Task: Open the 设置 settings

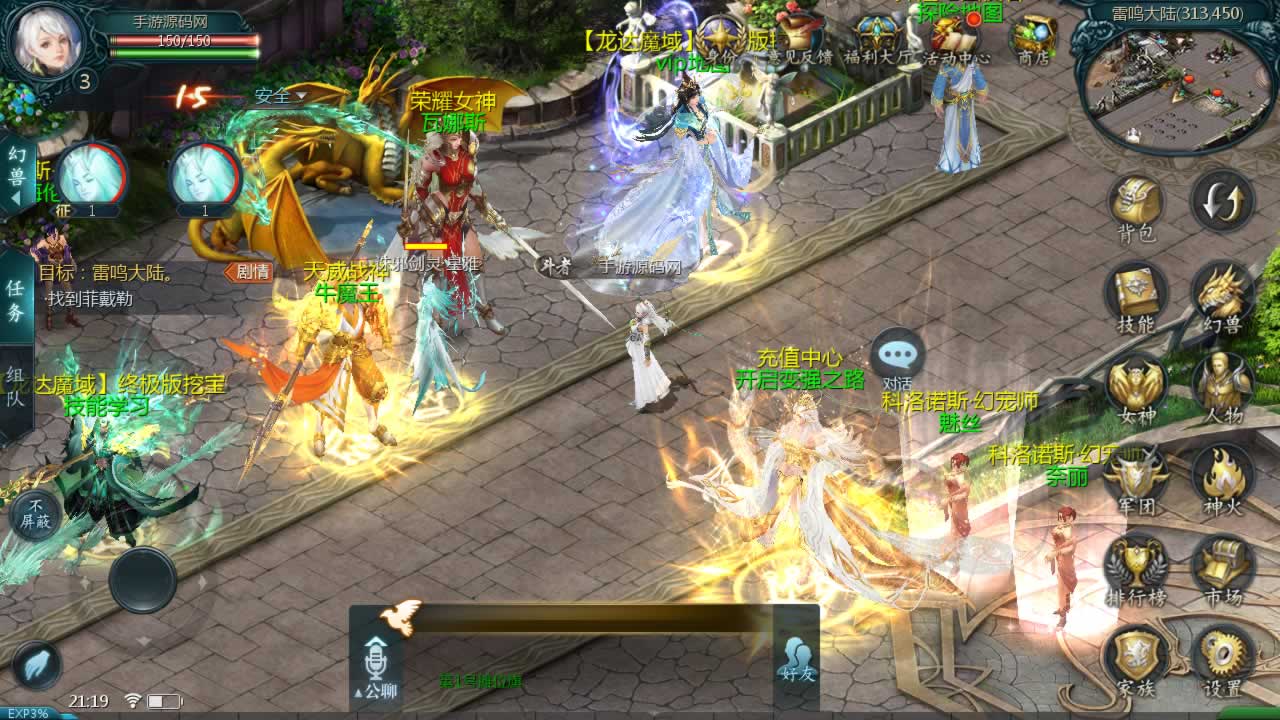Action: (x=1222, y=657)
